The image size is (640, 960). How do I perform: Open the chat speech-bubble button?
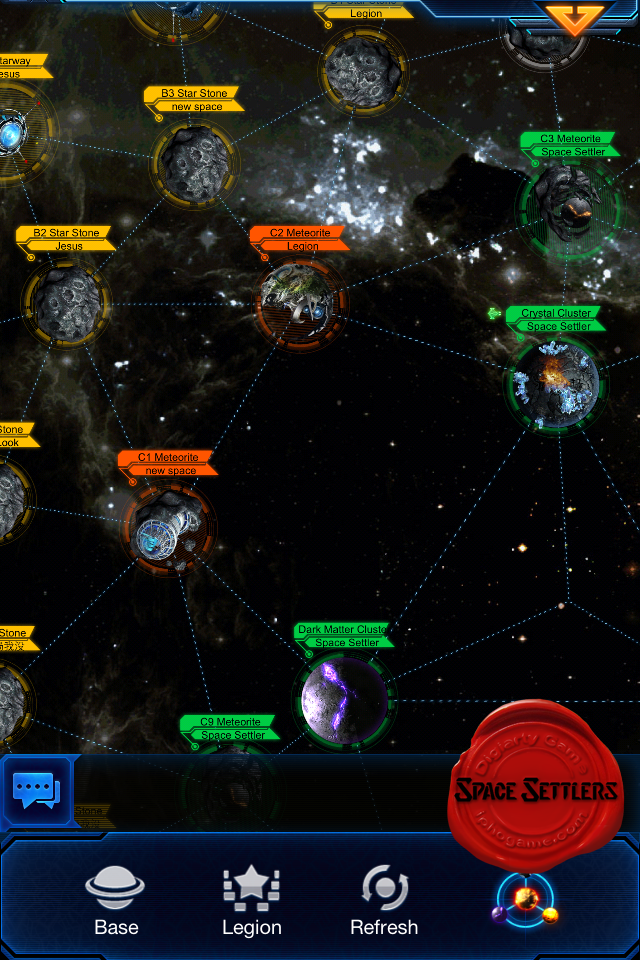(x=36, y=791)
